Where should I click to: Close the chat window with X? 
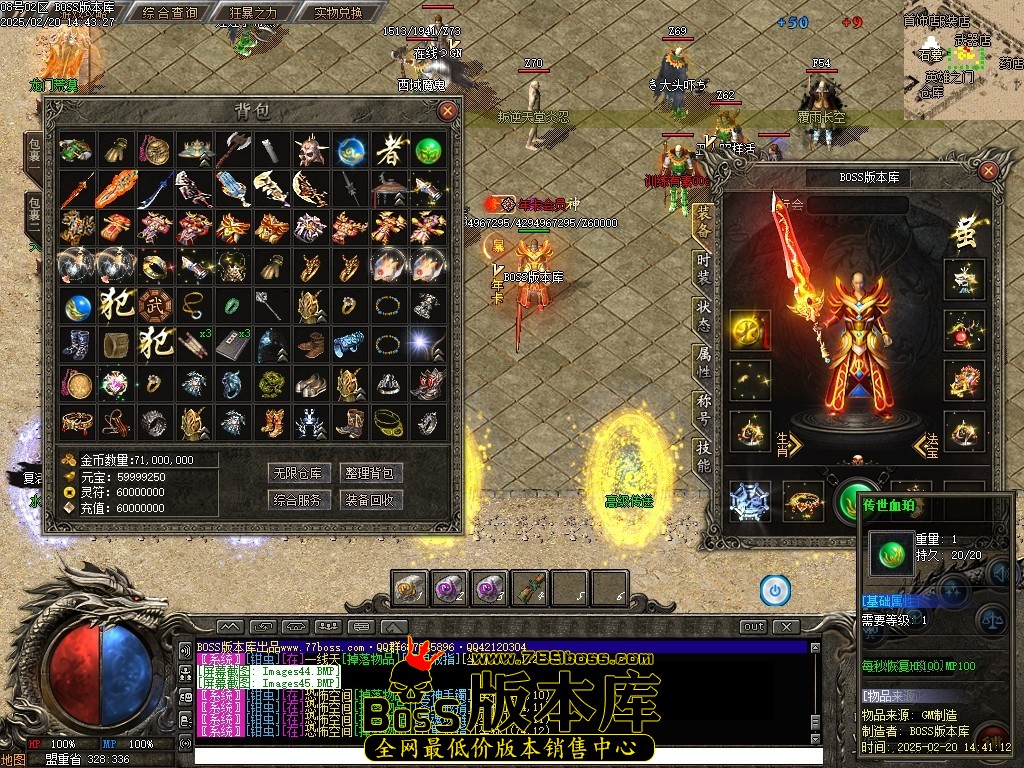tap(787, 627)
